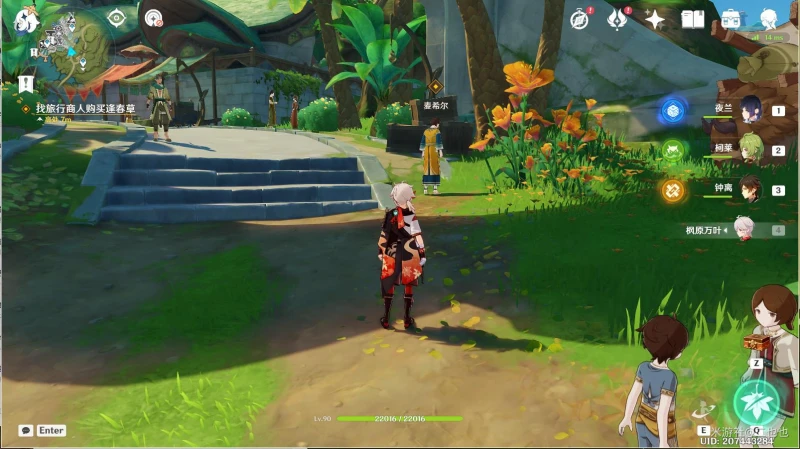Activate the green Anemo elemental burst
The image size is (800, 449).
(x=756, y=402)
